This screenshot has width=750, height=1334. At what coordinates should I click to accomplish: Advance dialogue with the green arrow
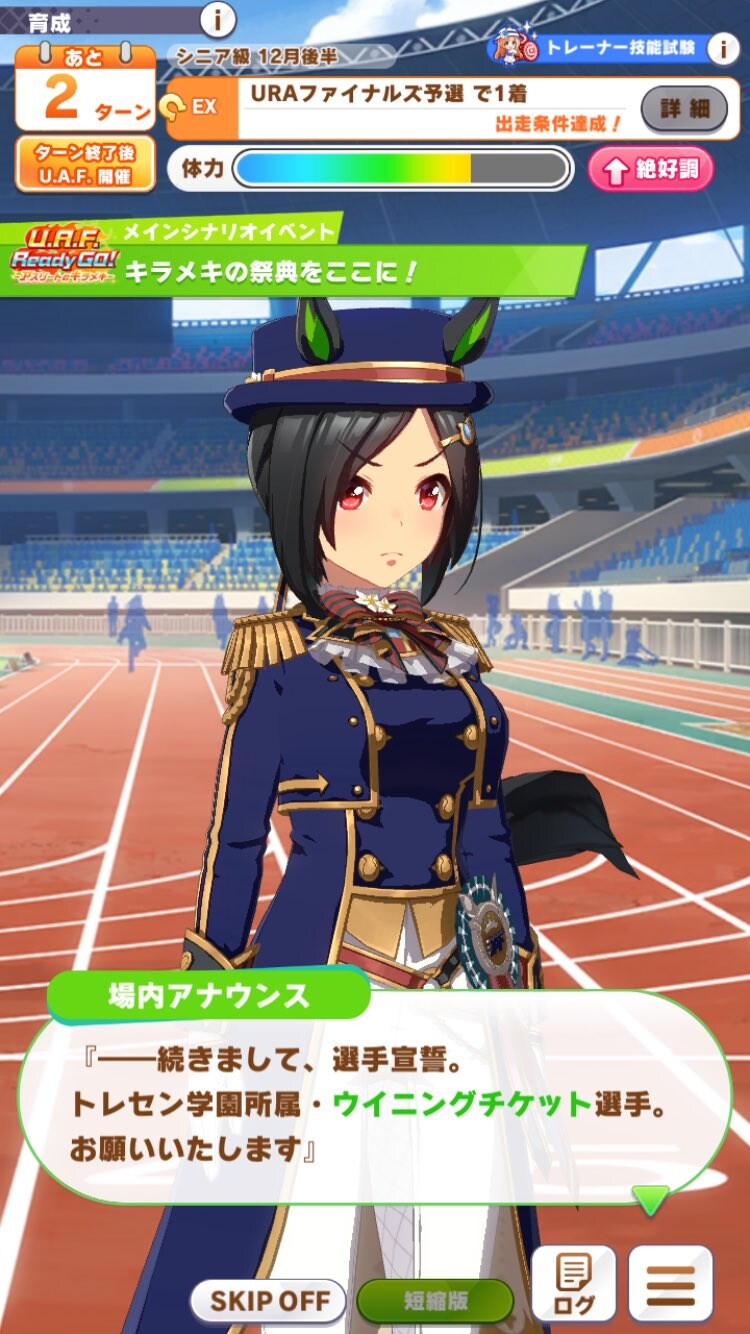pyautogui.click(x=652, y=1199)
